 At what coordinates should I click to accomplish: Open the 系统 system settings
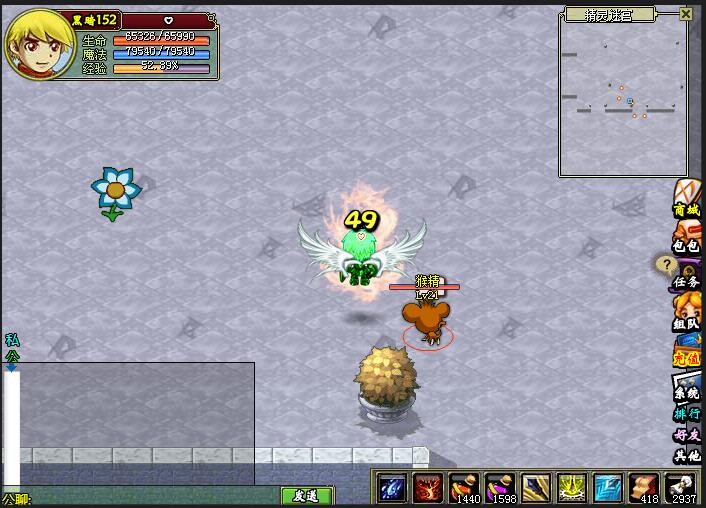pyautogui.click(x=687, y=388)
